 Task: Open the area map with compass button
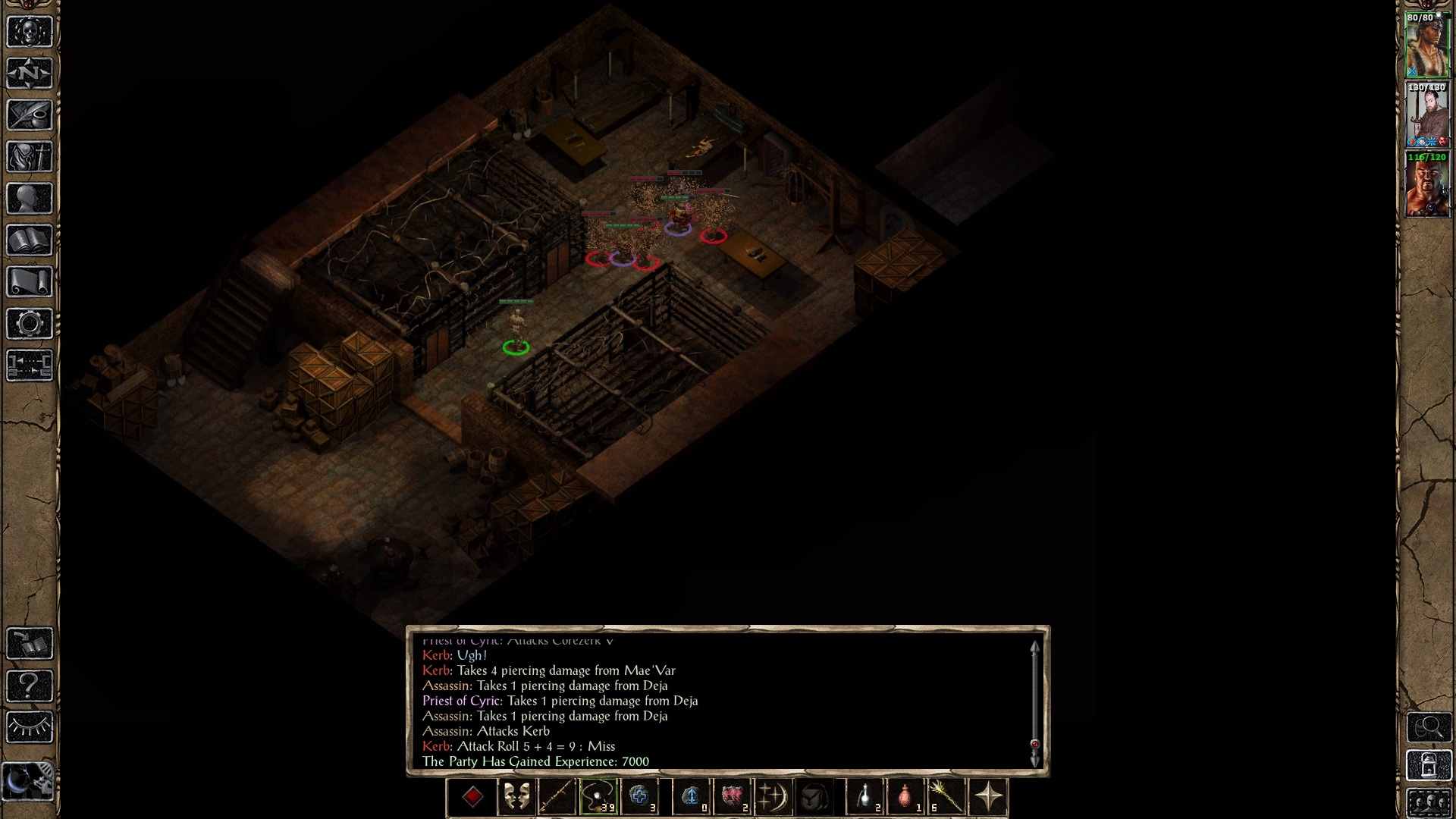coord(30,74)
